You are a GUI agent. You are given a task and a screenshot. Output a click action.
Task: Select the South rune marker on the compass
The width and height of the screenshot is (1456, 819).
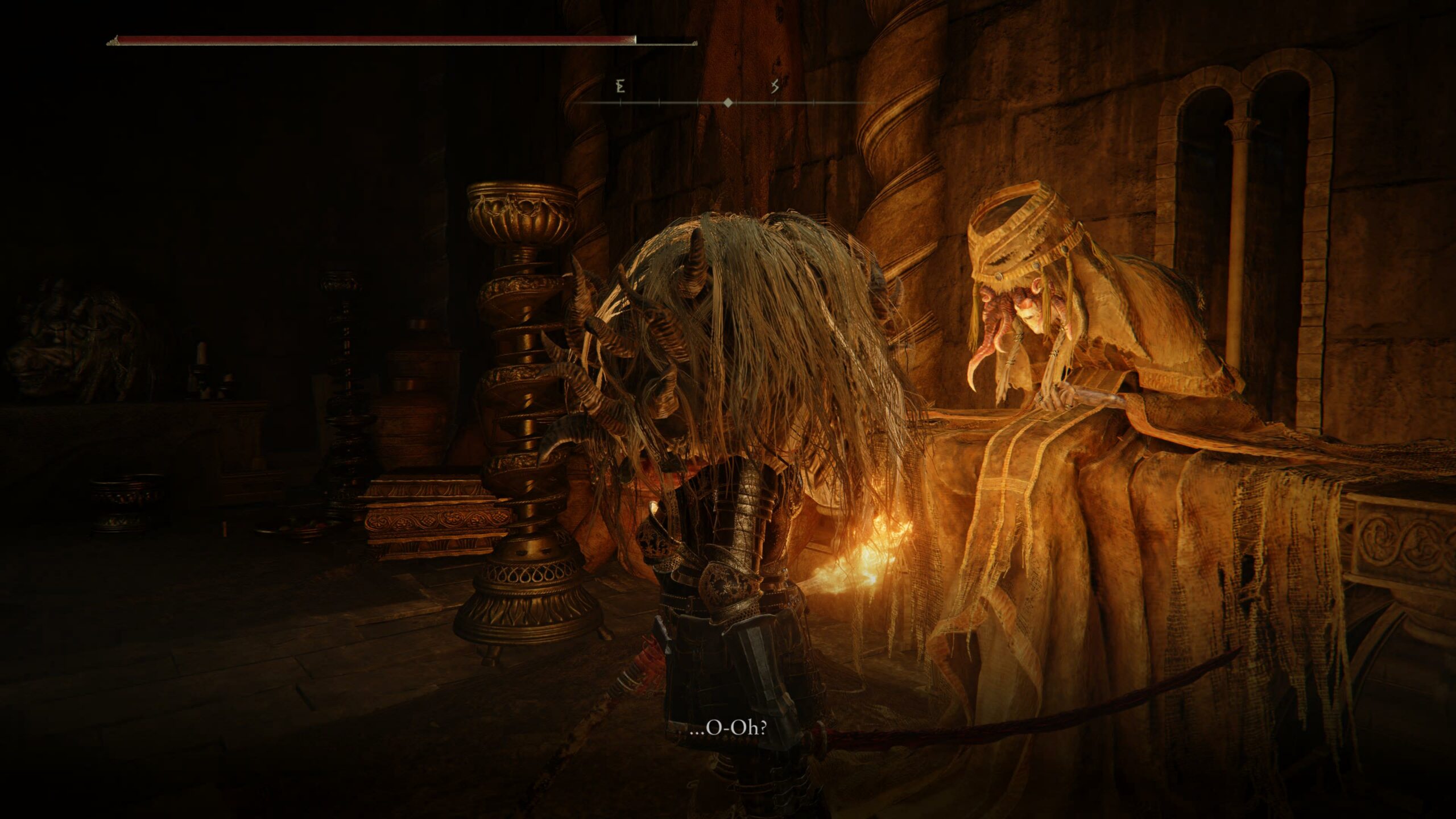[x=773, y=88]
